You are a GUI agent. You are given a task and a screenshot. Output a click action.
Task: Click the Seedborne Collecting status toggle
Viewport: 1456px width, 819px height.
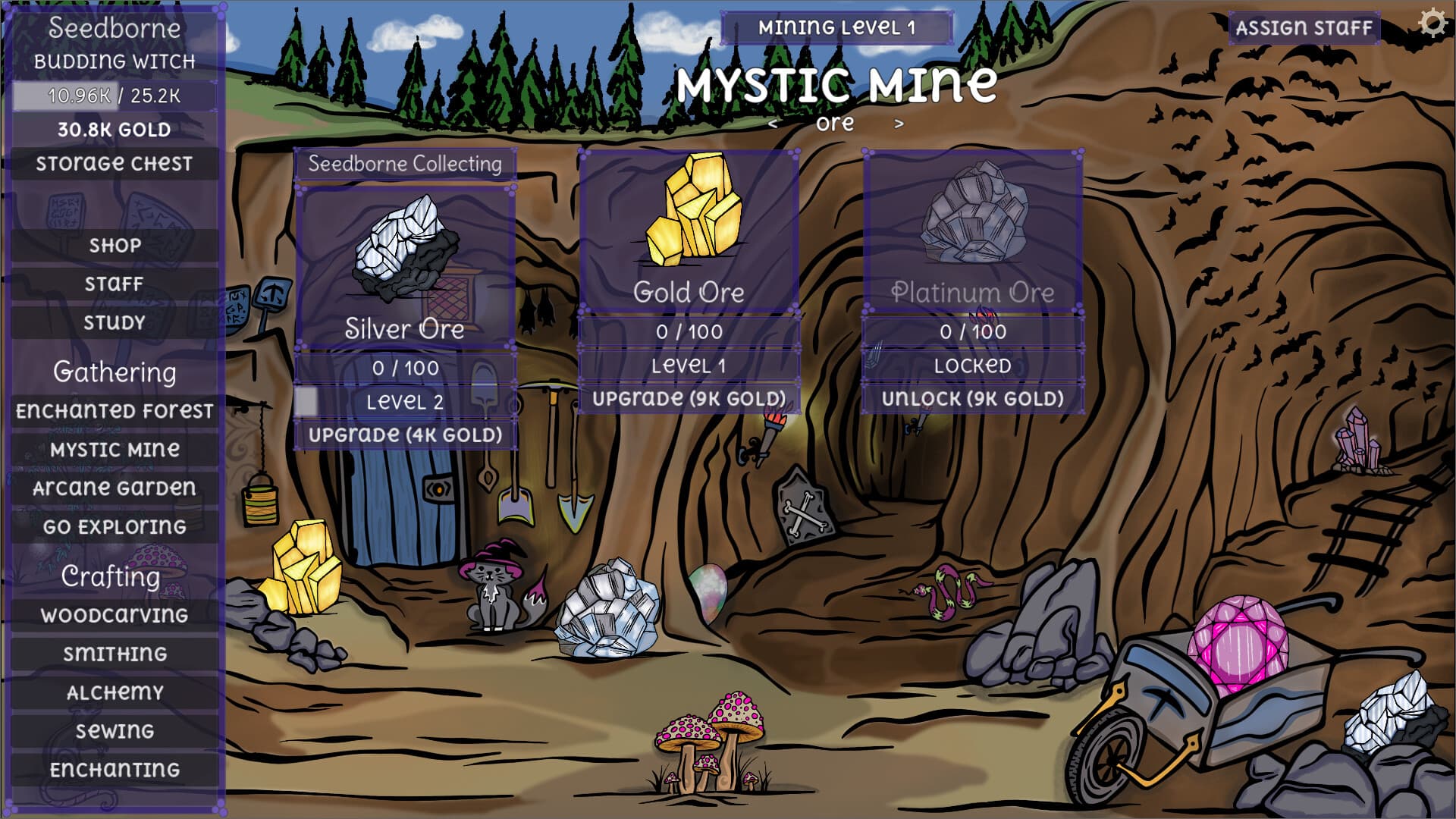404,162
